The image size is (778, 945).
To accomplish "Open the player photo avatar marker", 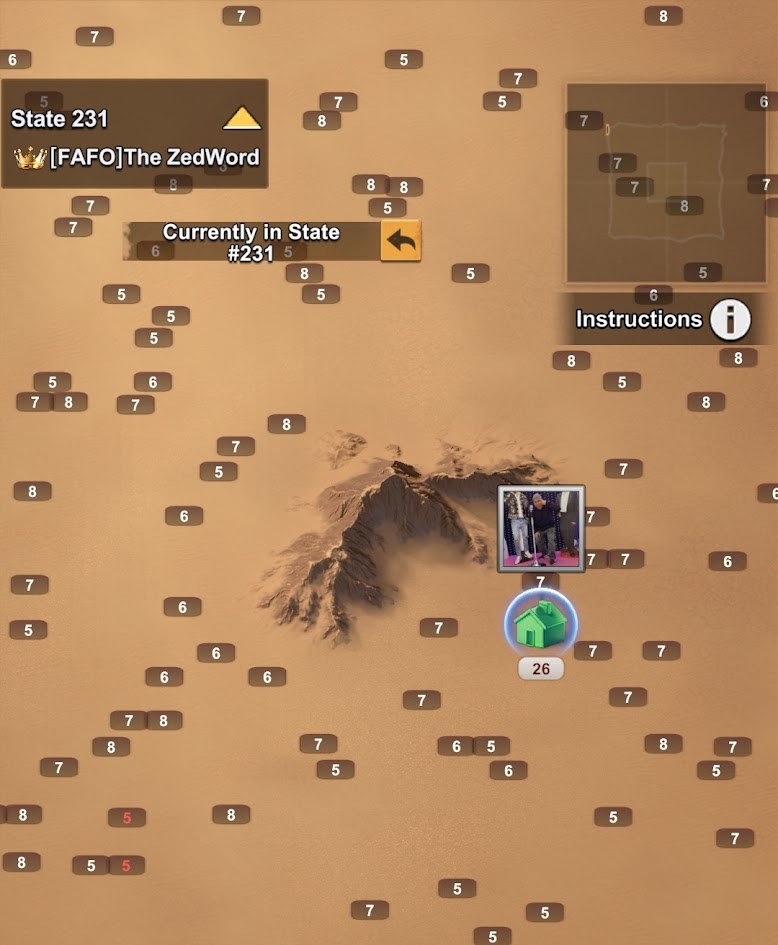I will (x=541, y=528).
